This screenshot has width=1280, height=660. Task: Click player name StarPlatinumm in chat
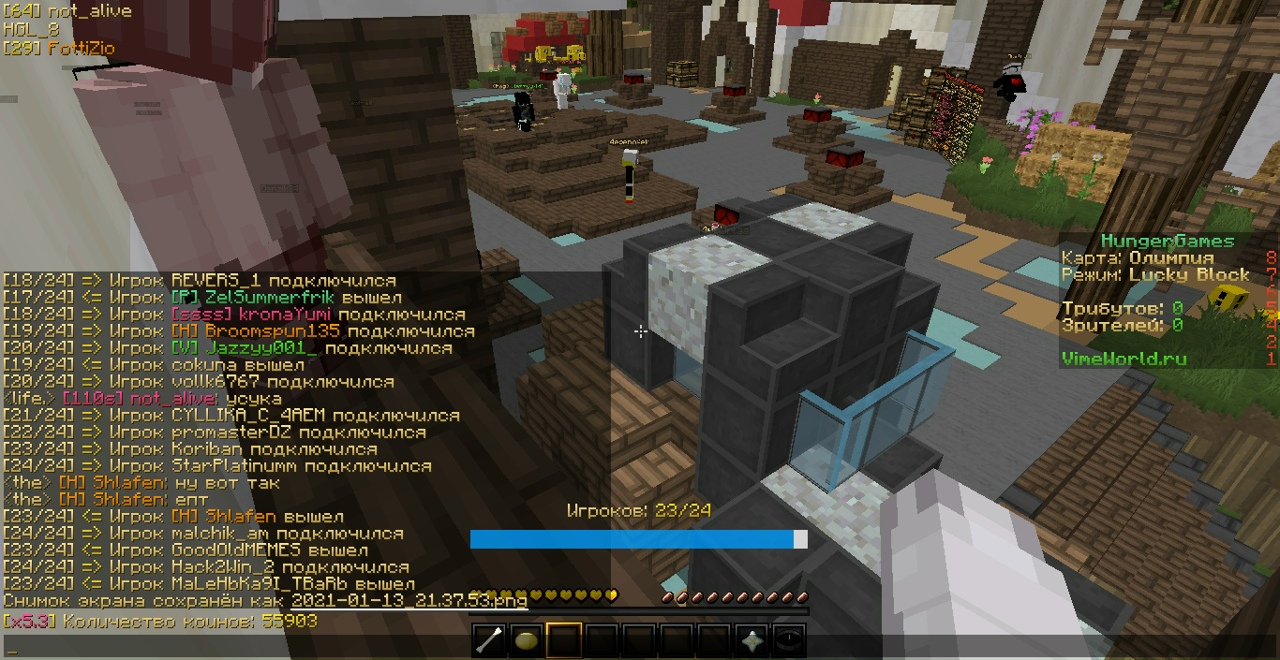pyautogui.click(x=235, y=466)
